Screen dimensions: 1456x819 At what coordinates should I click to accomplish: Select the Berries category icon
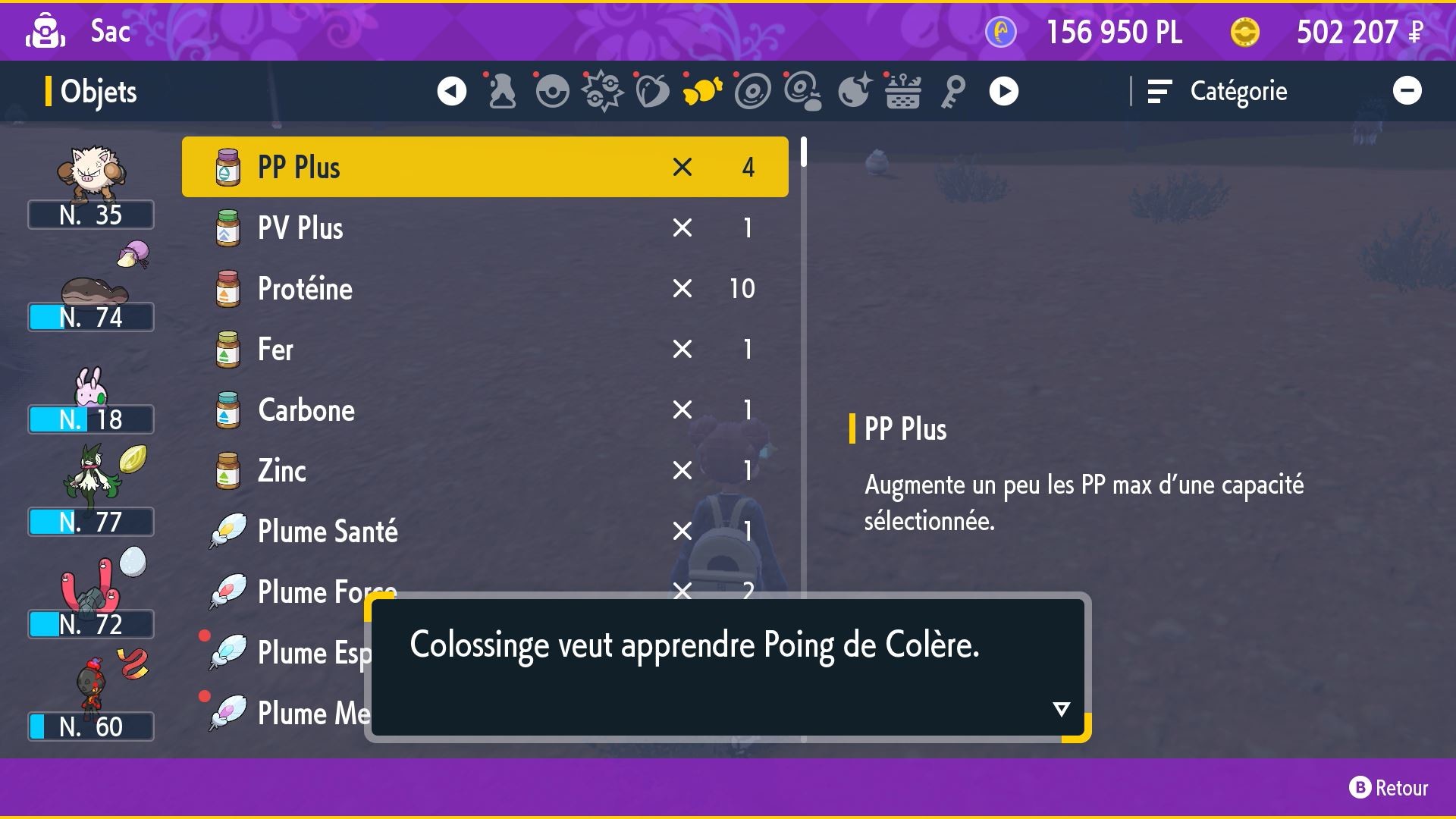(652, 90)
